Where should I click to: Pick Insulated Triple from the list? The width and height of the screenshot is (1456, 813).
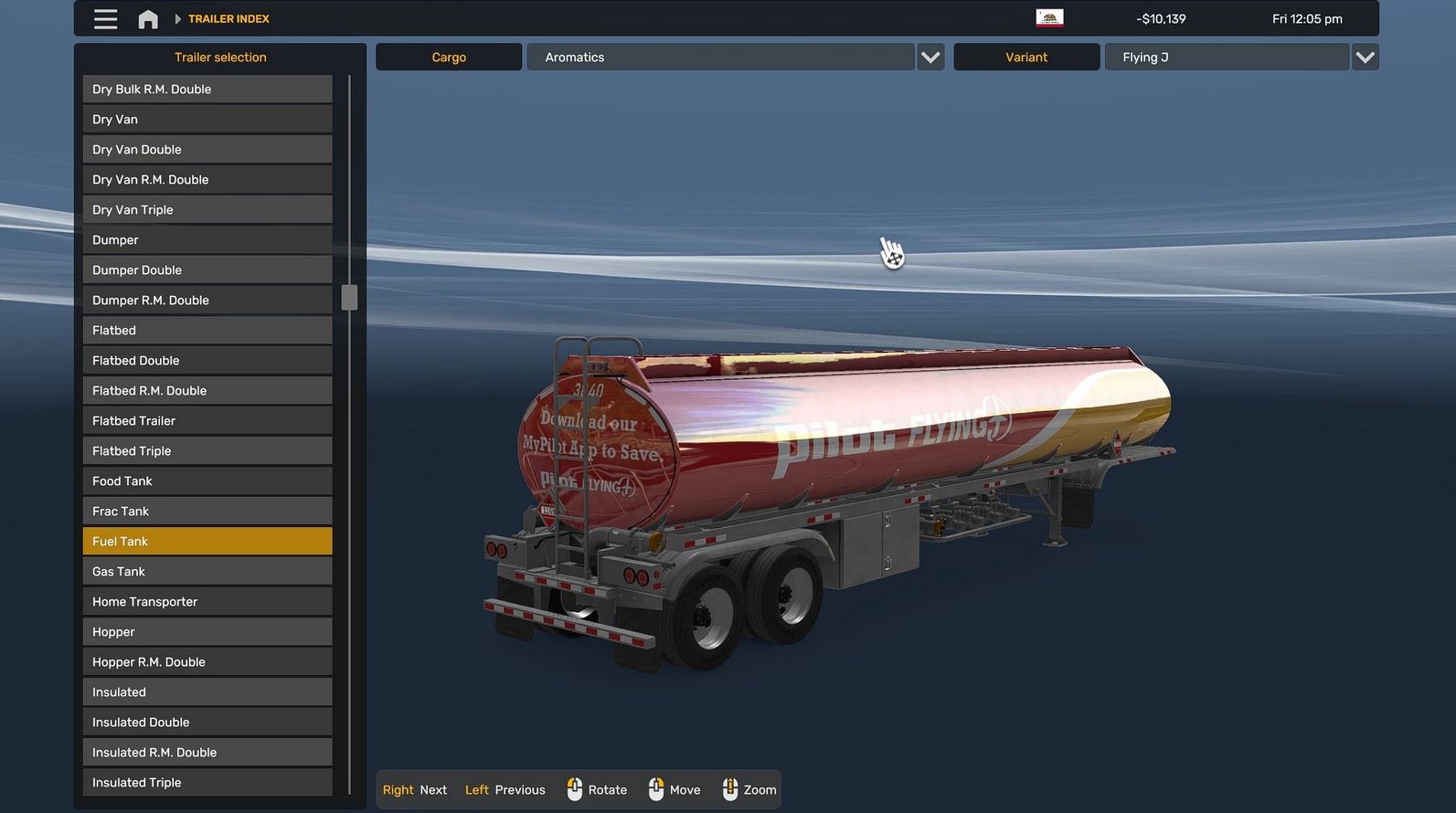click(207, 783)
